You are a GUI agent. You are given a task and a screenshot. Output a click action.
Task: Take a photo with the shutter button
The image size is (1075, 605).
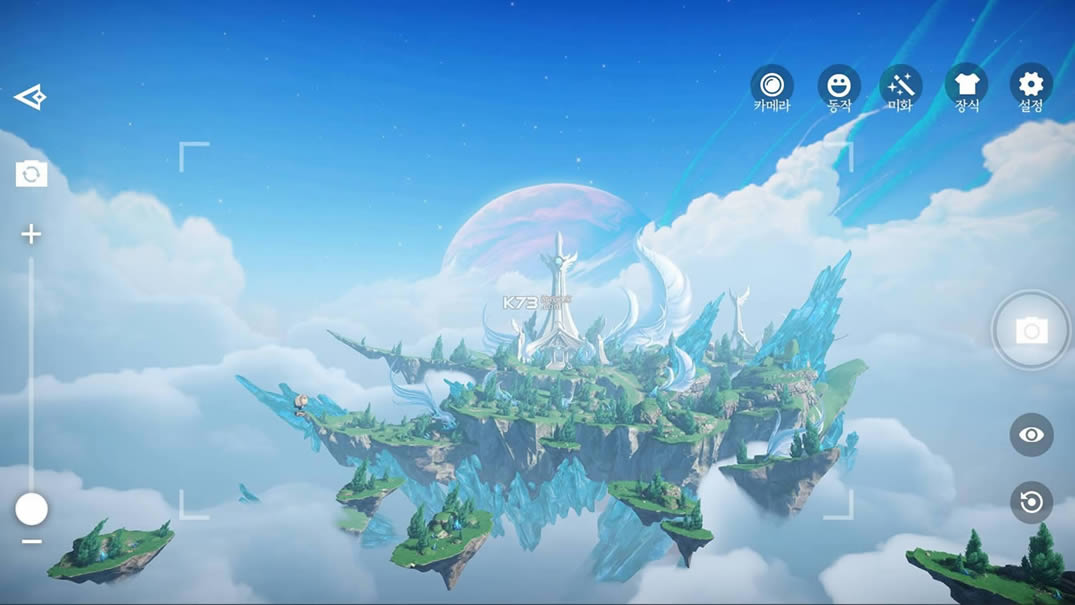coord(1031,331)
